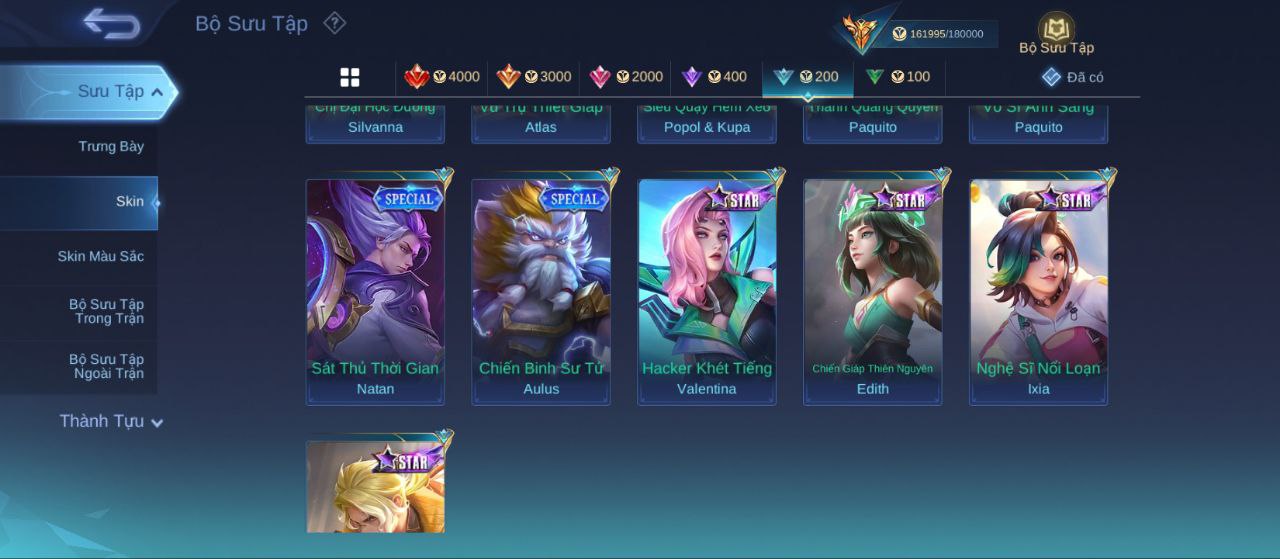The image size is (1280, 559).
Task: Open Bộ Sưu Tập Ngoài Trận
Action: point(106,366)
